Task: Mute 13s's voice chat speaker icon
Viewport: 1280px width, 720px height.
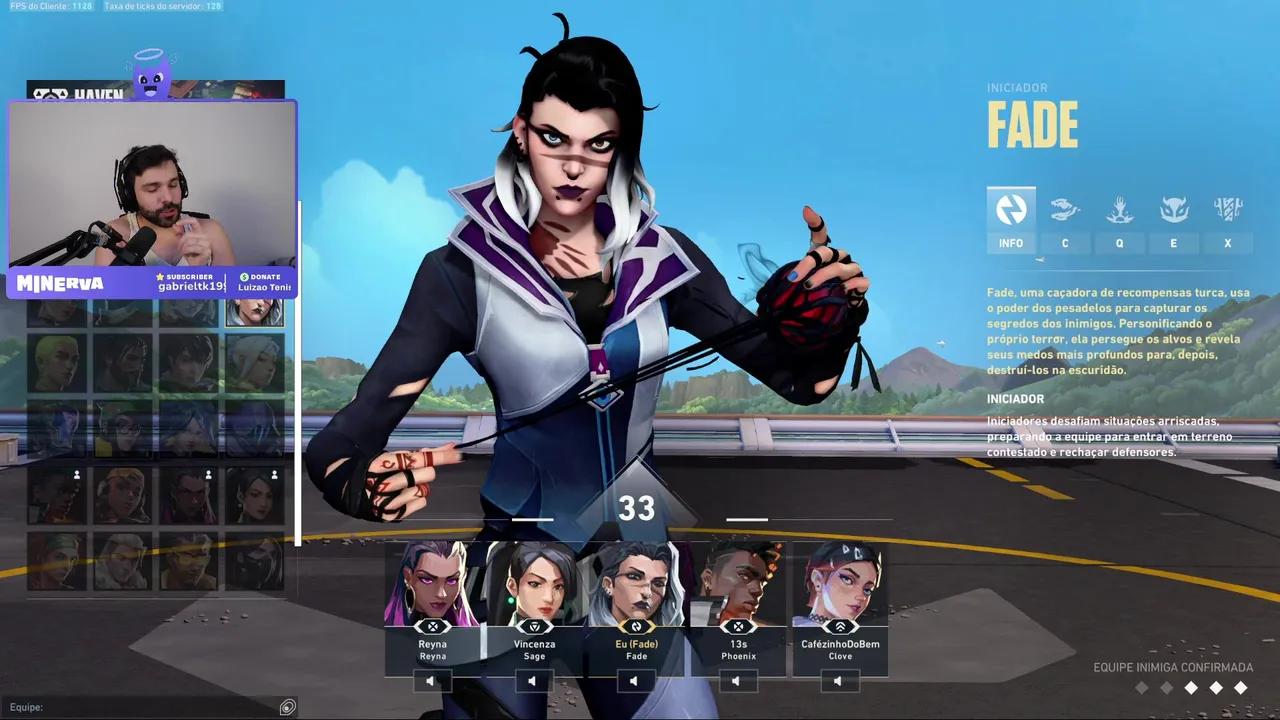Action: pos(737,680)
